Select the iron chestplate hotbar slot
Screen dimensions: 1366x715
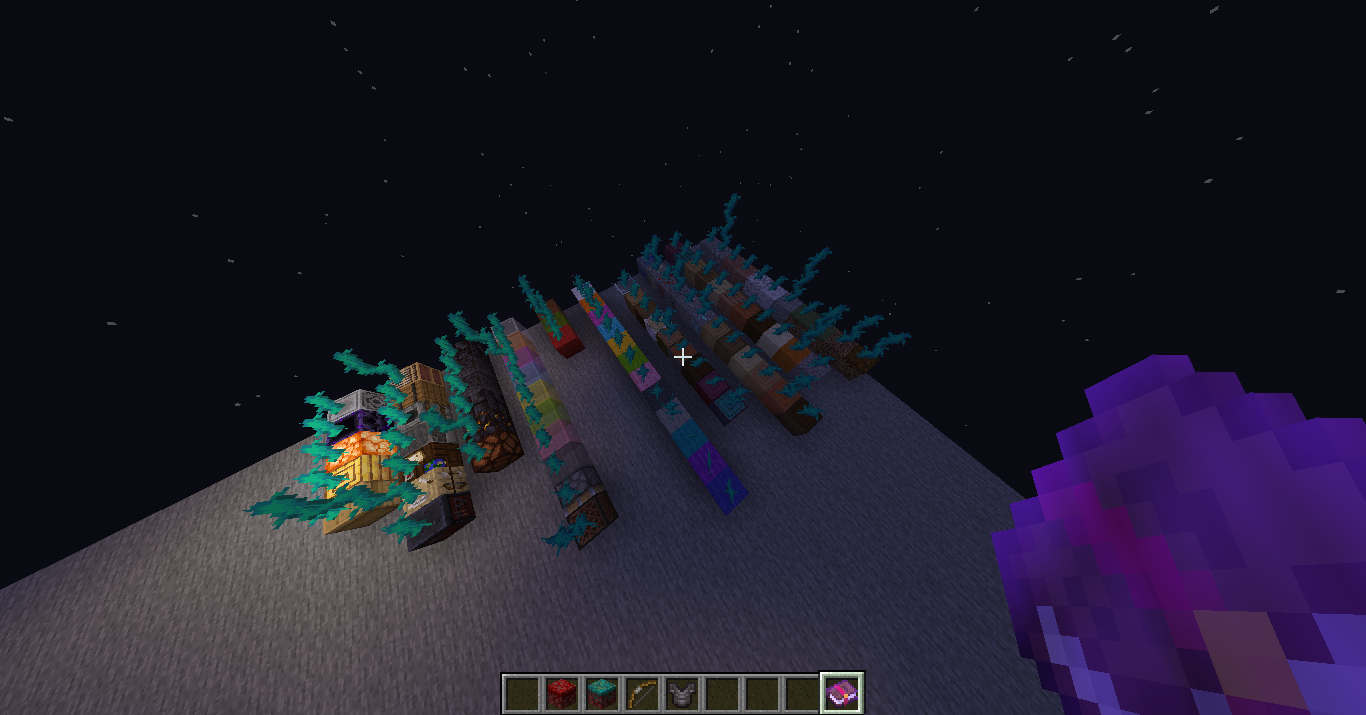tap(682, 693)
